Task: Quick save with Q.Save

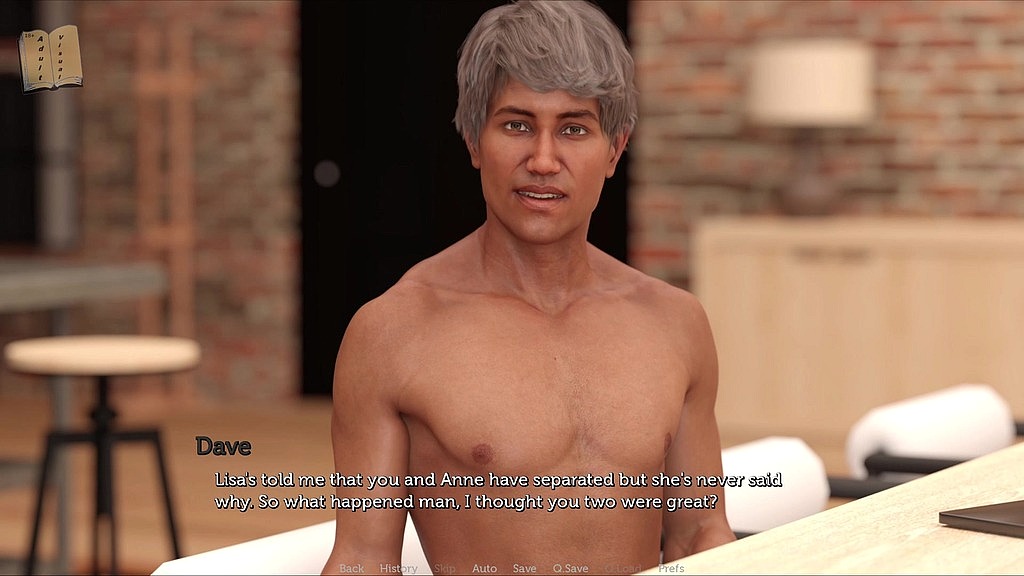Action: click(x=570, y=568)
